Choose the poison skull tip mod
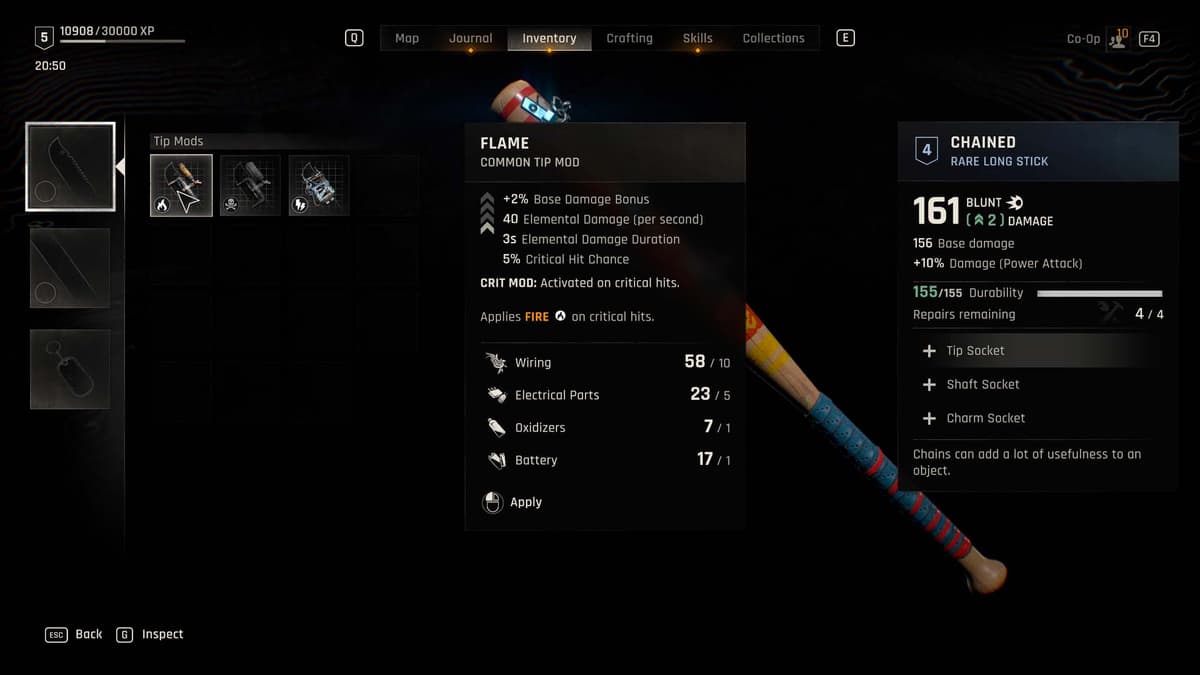The image size is (1200, 675). pos(250,185)
